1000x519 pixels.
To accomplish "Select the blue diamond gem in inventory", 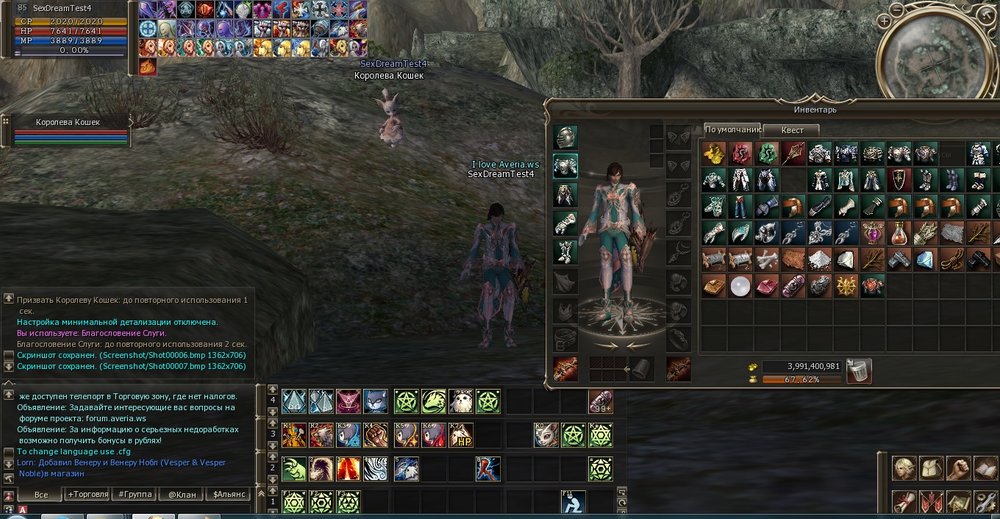I will pyautogui.click(x=925, y=259).
